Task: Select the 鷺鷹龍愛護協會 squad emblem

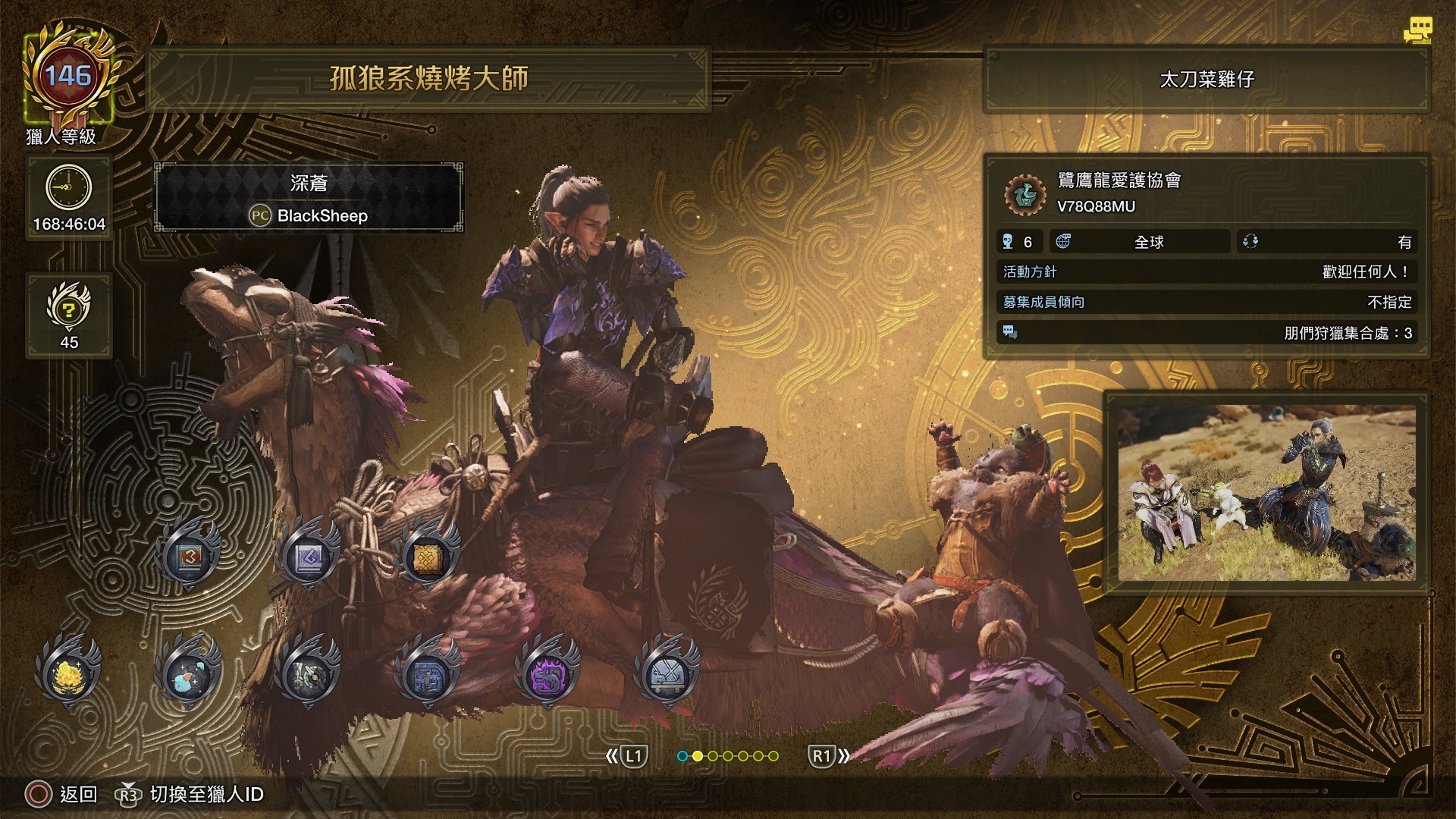Action: pyautogui.click(x=1025, y=193)
